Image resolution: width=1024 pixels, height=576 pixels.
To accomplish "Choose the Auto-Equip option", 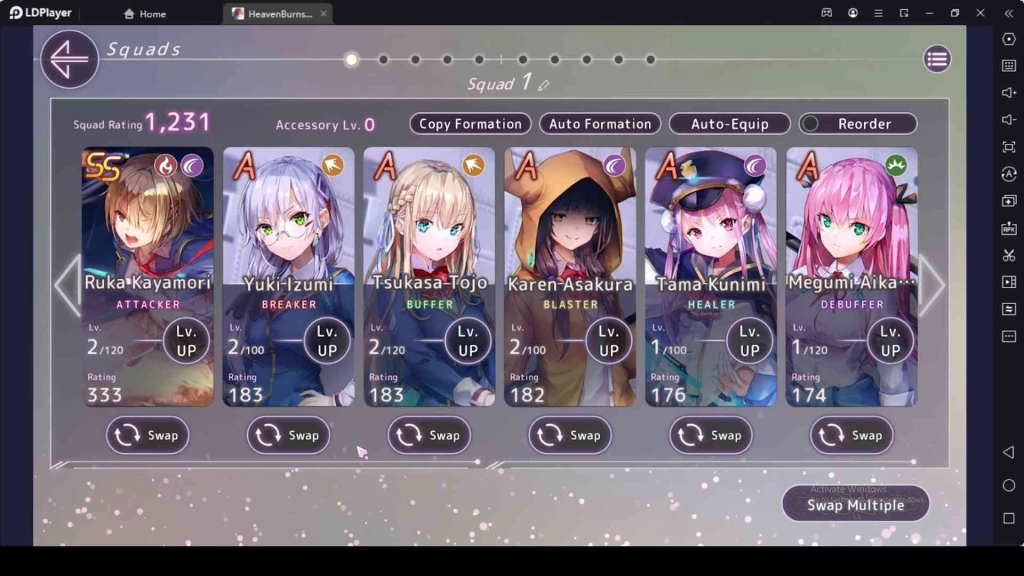I will click(730, 124).
